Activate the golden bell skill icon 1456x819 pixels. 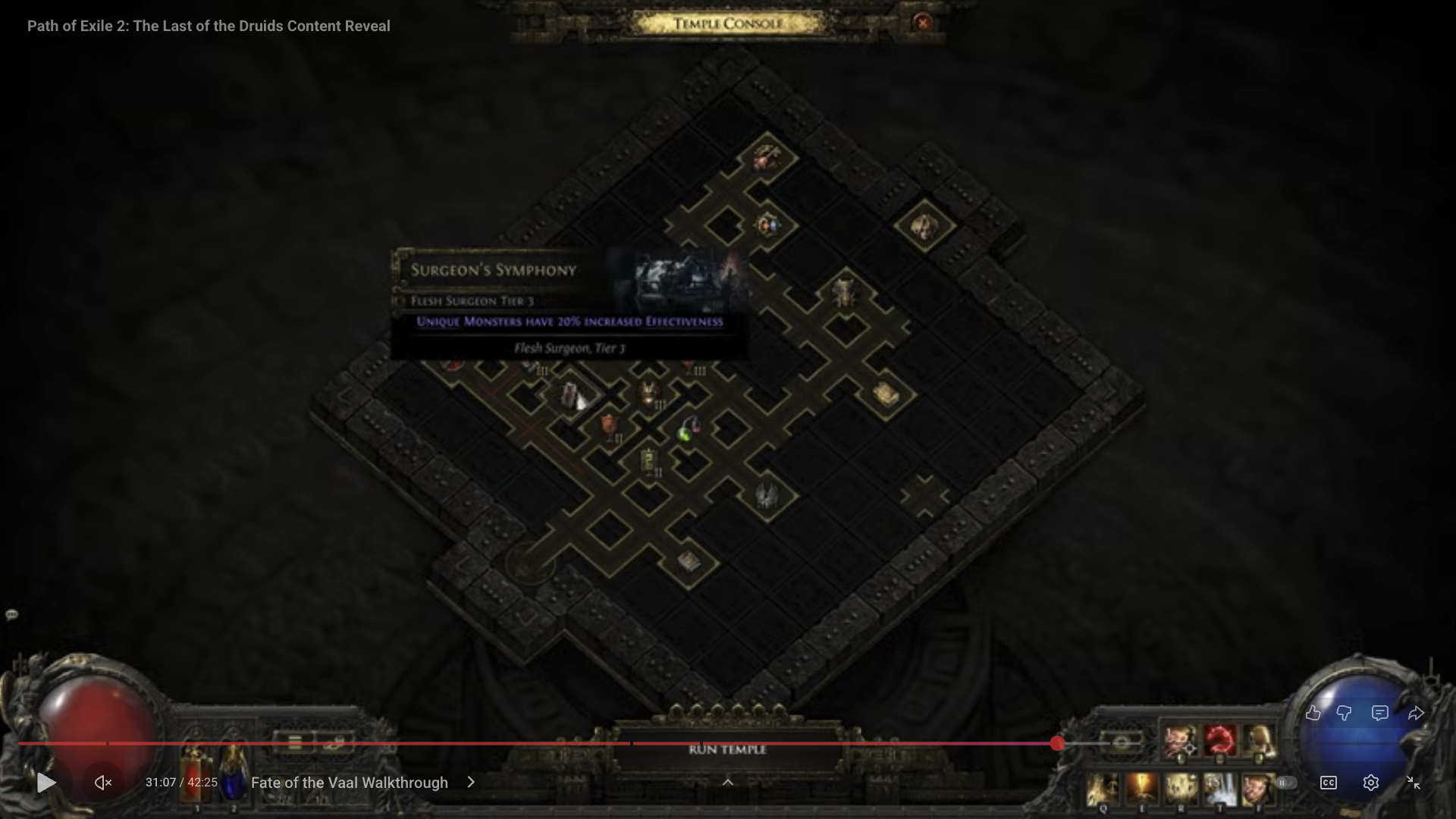pyautogui.click(x=1259, y=740)
